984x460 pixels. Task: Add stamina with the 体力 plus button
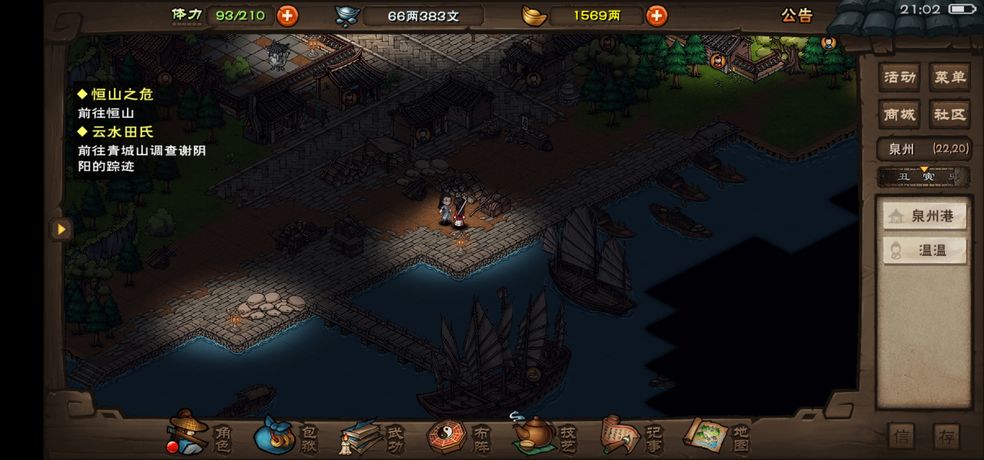pos(287,15)
